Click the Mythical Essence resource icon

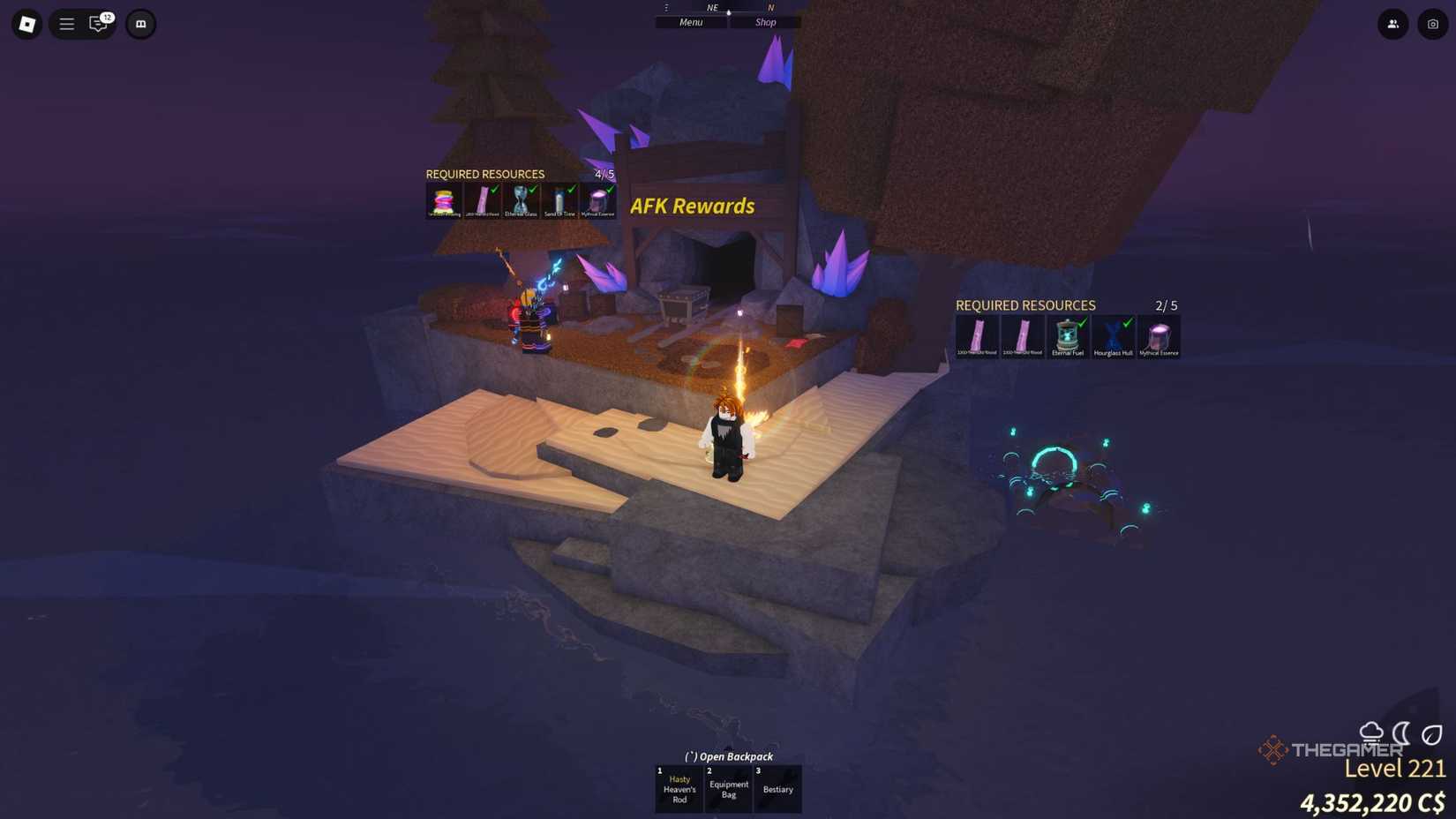click(1159, 336)
